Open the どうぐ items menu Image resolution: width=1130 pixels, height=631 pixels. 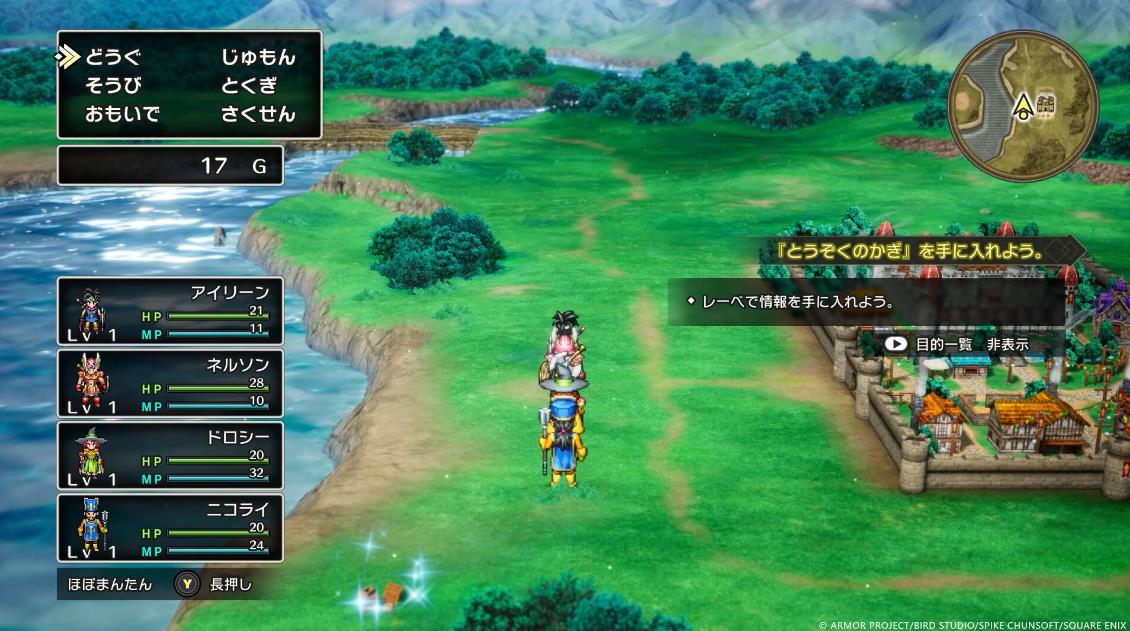115,57
